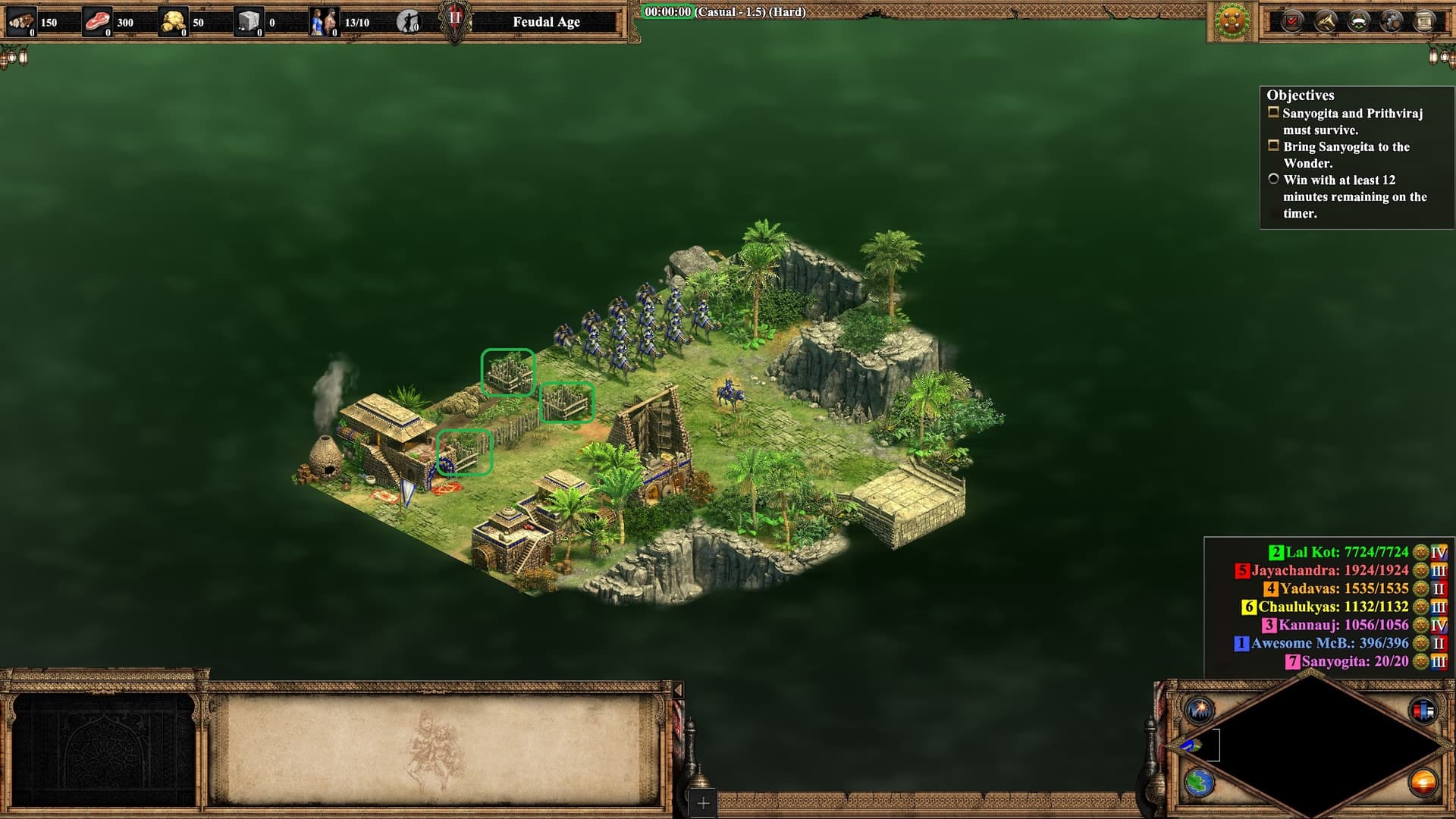Open the laurel banner diplomacy button
The image size is (1456, 819).
[x=1358, y=21]
